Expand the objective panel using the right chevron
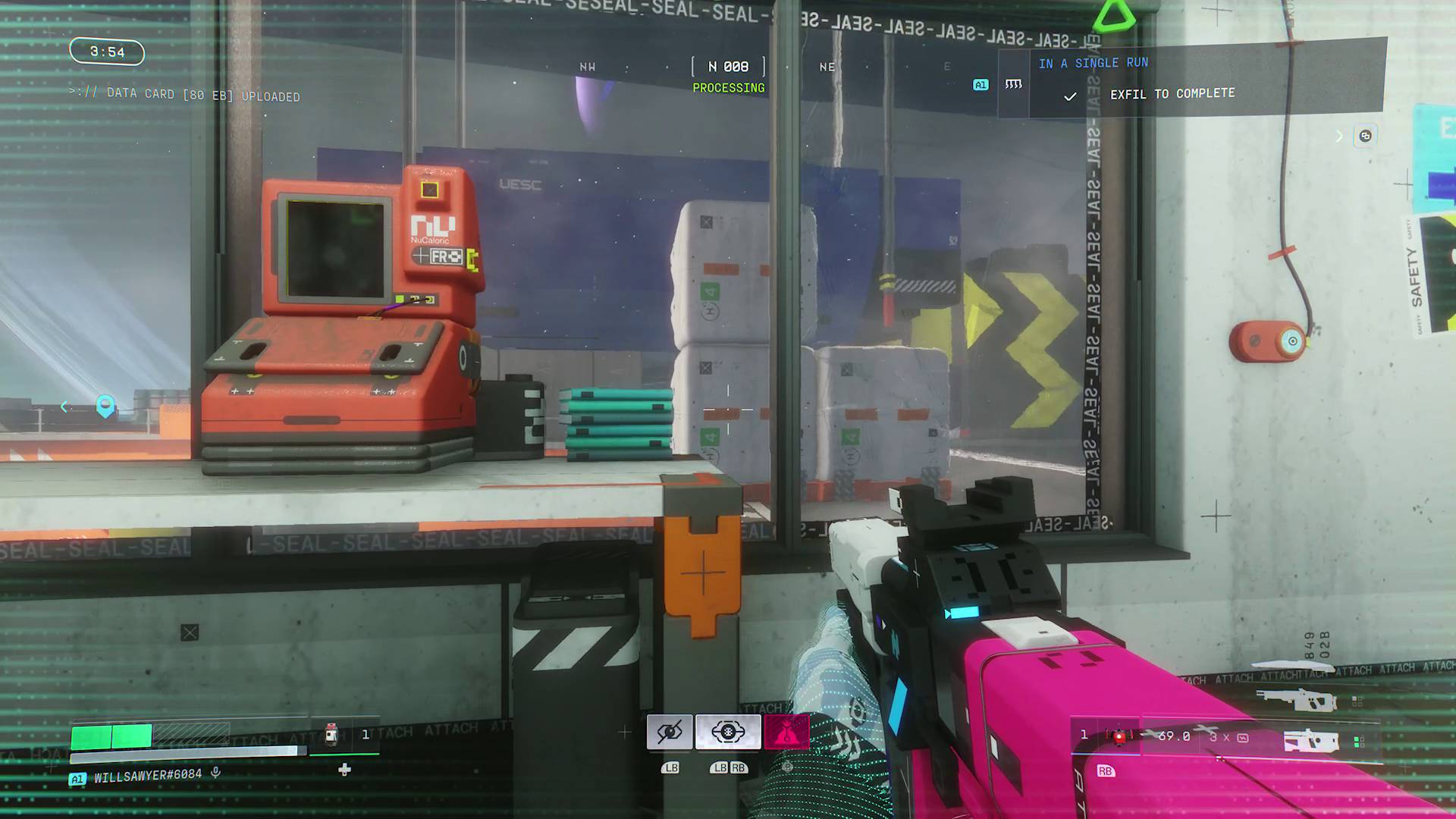1456x819 pixels. pos(1338,136)
